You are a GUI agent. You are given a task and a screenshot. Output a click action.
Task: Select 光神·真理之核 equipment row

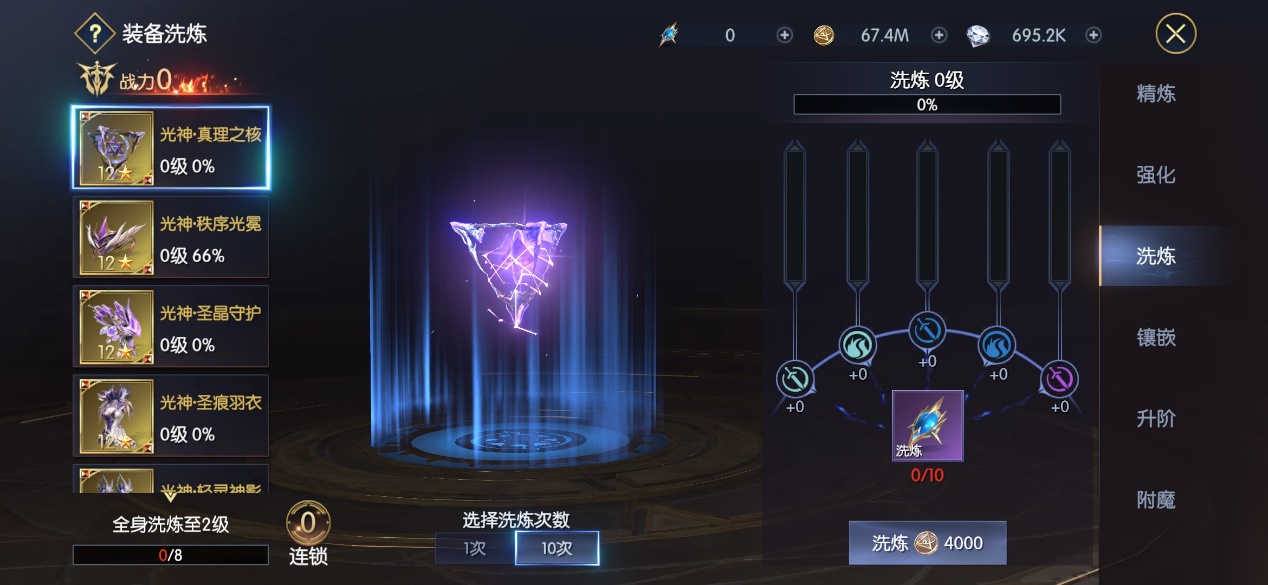pyautogui.click(x=171, y=148)
